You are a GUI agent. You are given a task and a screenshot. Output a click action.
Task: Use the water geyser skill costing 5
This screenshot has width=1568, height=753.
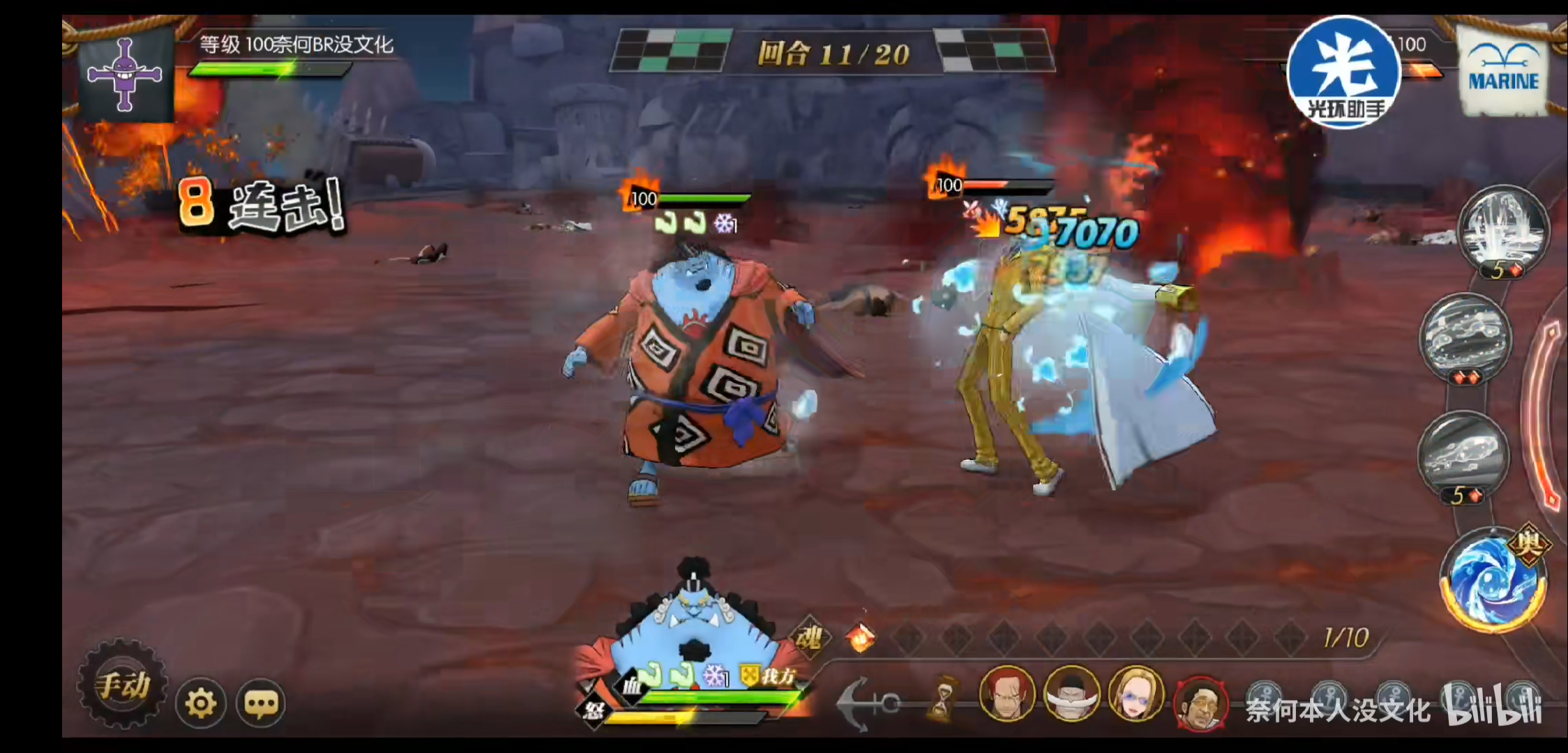tap(1504, 230)
